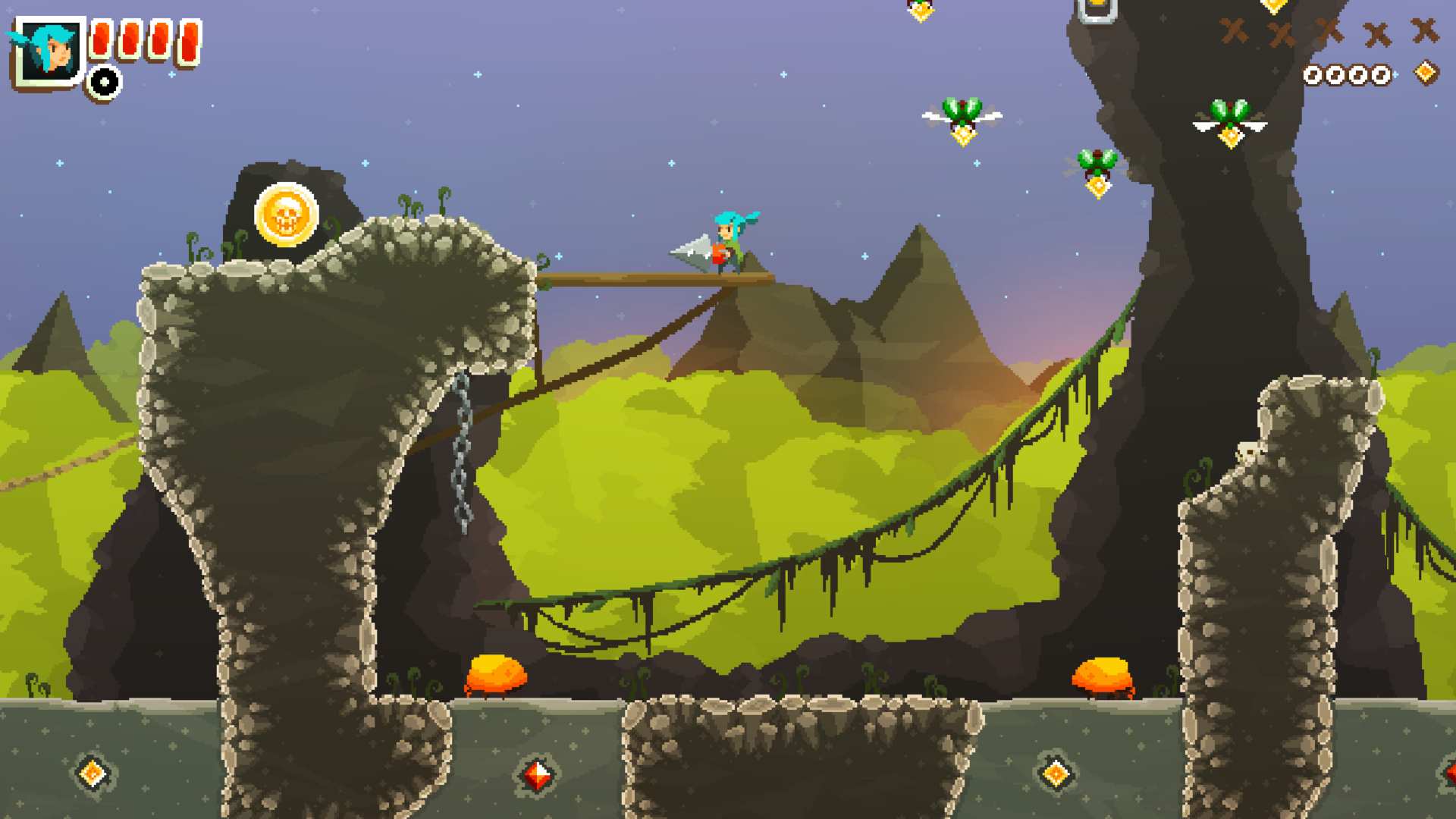Select the black disc icon under the portrait
The width and height of the screenshot is (1456, 819).
point(104,82)
